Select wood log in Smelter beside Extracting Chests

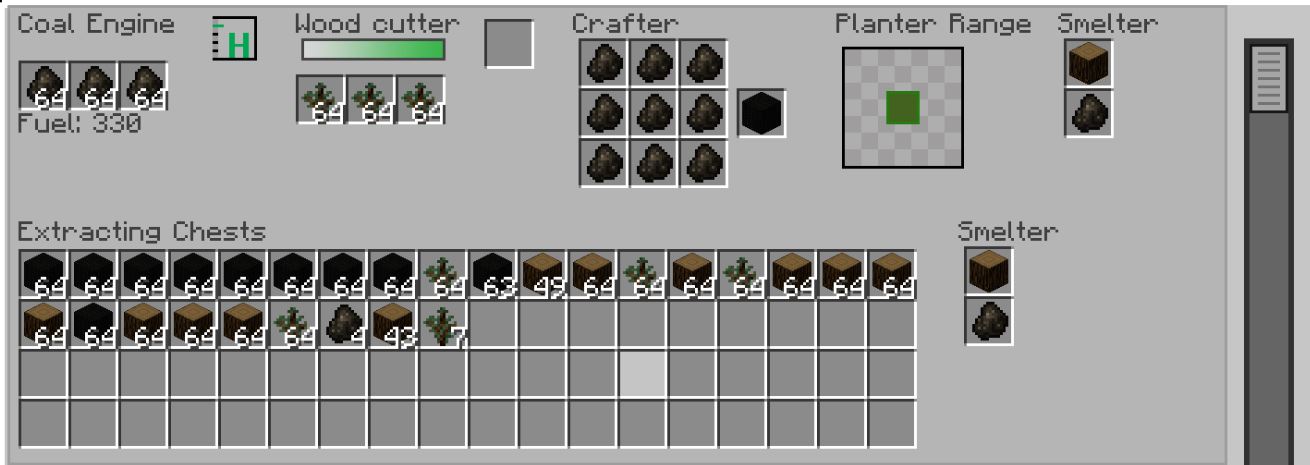[989, 272]
